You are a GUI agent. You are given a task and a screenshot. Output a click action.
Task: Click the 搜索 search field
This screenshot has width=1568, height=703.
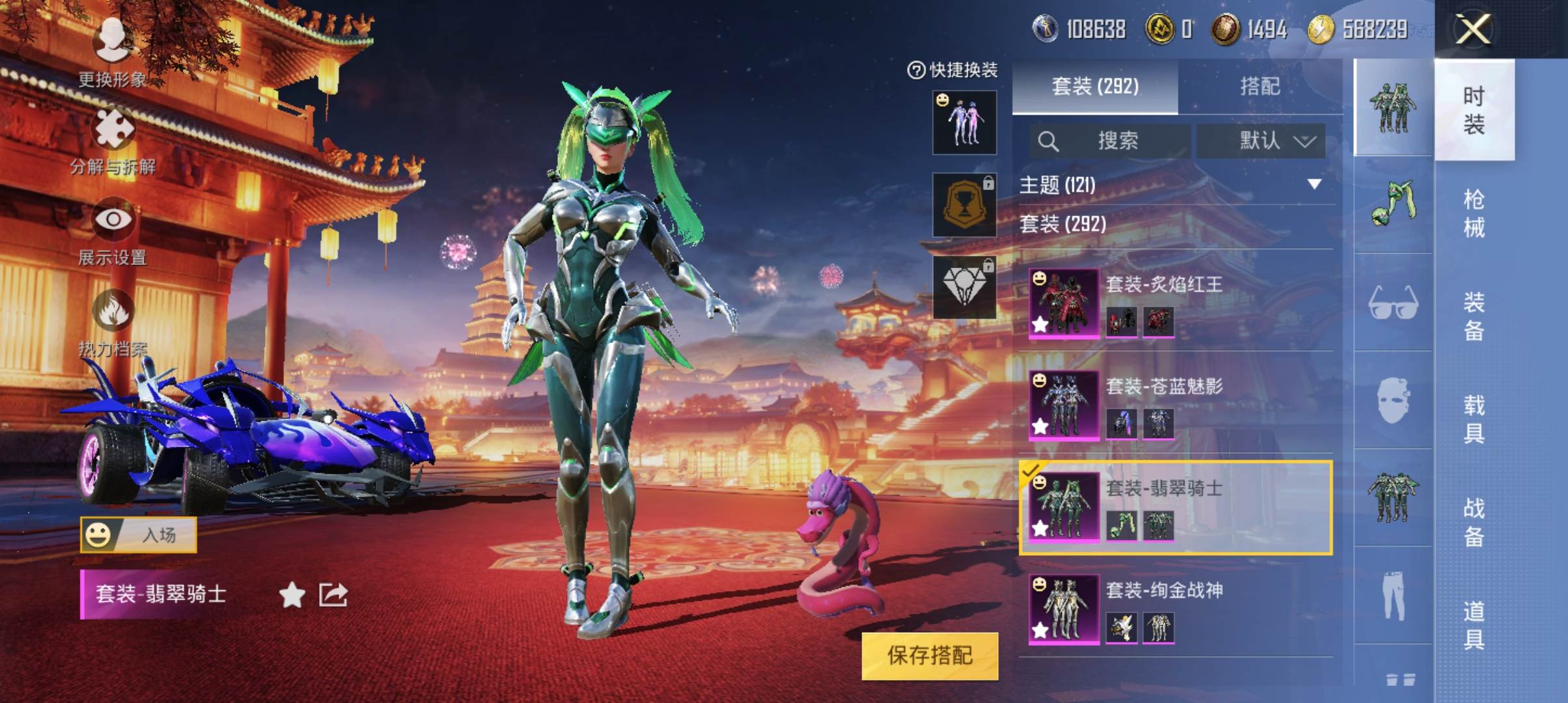click(x=1110, y=141)
